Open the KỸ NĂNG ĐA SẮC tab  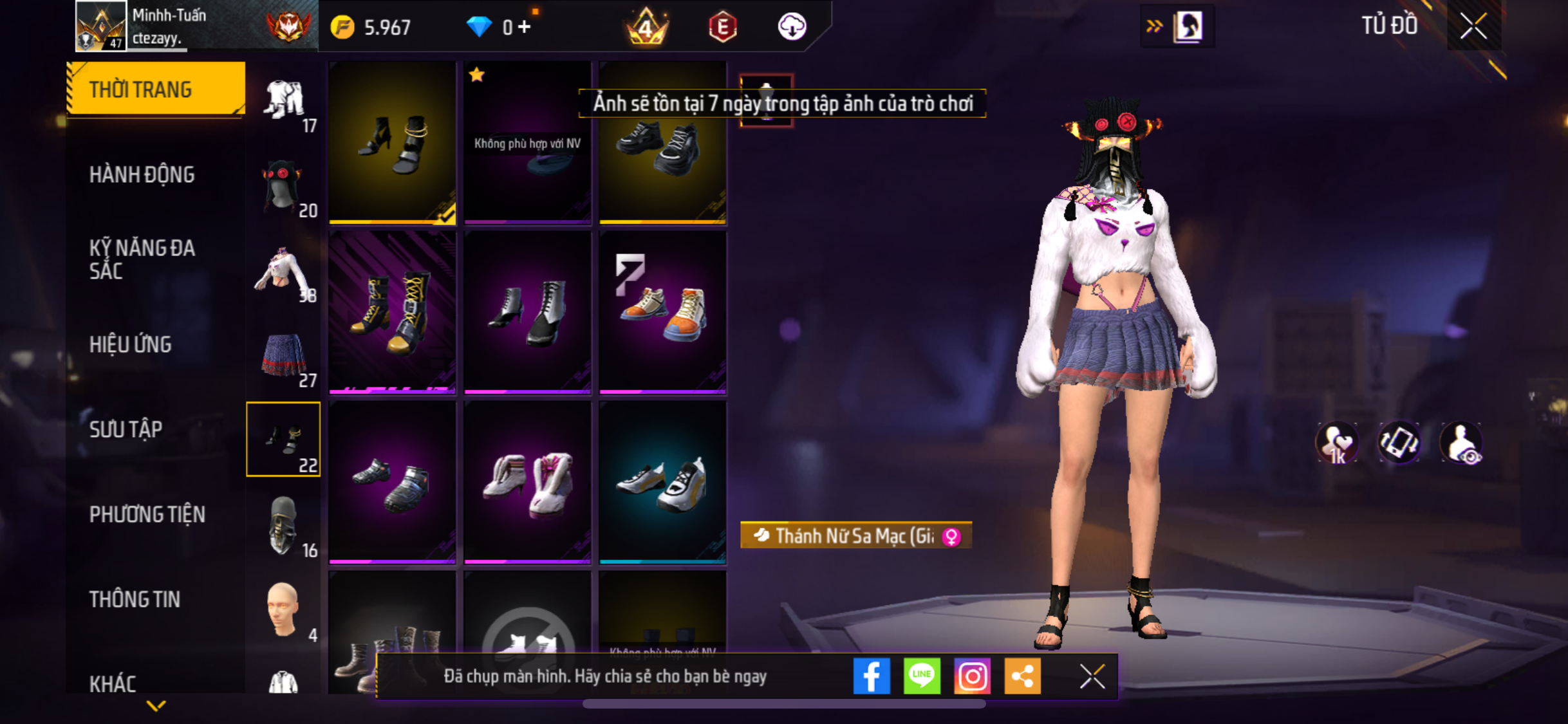tap(142, 259)
